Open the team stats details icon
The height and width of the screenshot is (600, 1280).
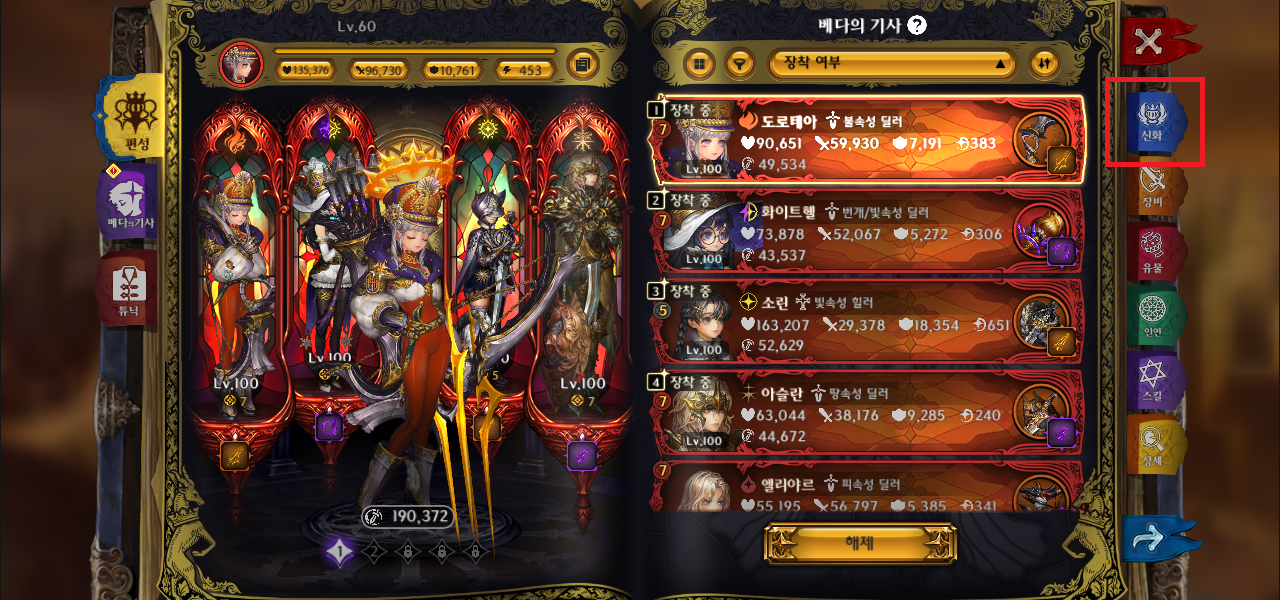point(583,66)
